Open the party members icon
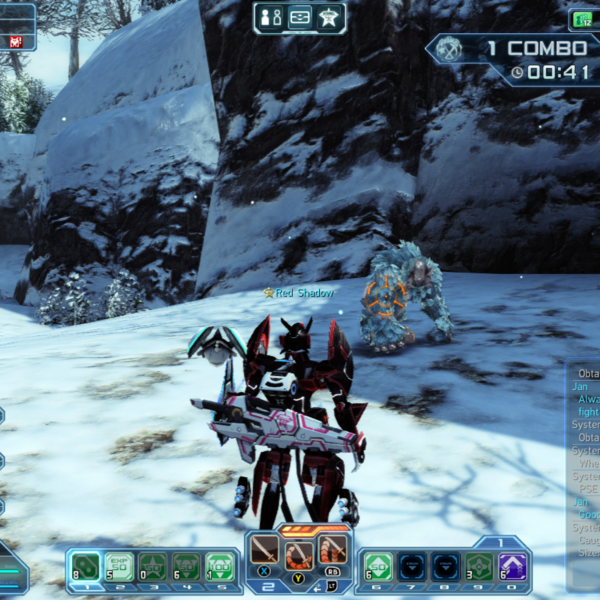The width and height of the screenshot is (600, 600). (270, 17)
